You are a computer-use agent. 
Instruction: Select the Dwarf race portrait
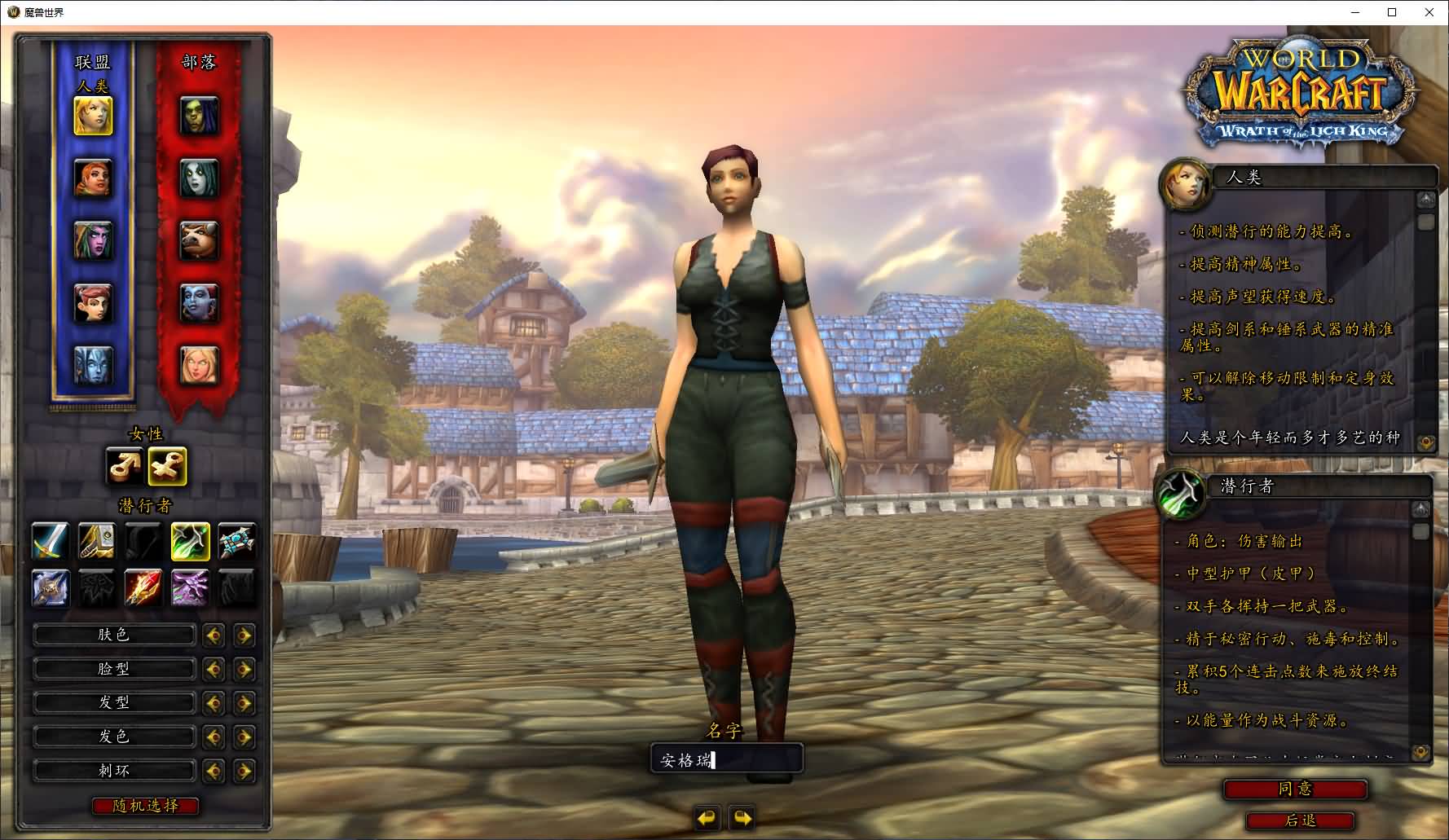(x=94, y=178)
